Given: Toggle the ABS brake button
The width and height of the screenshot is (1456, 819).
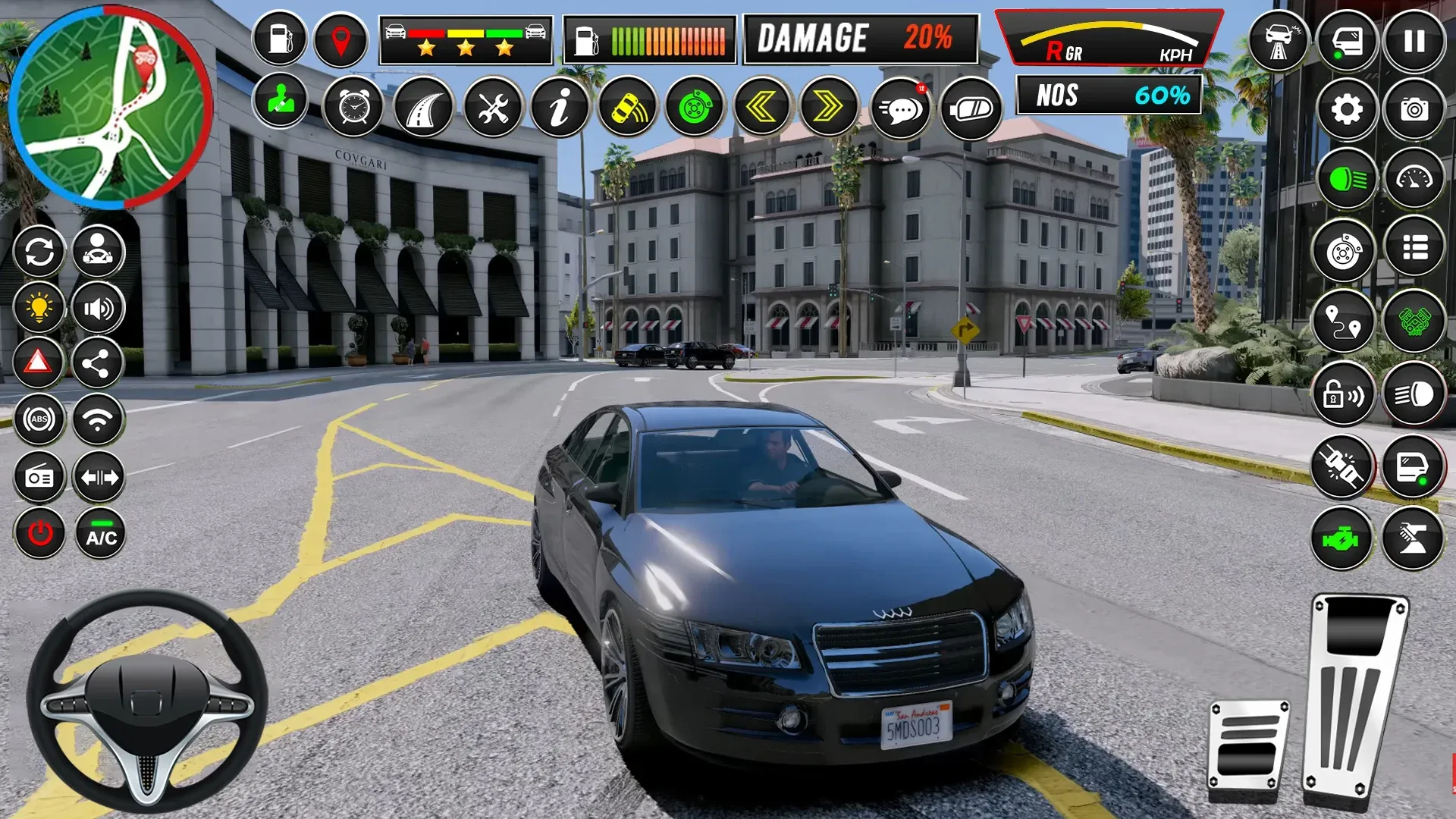Looking at the screenshot, I should pyautogui.click(x=39, y=419).
